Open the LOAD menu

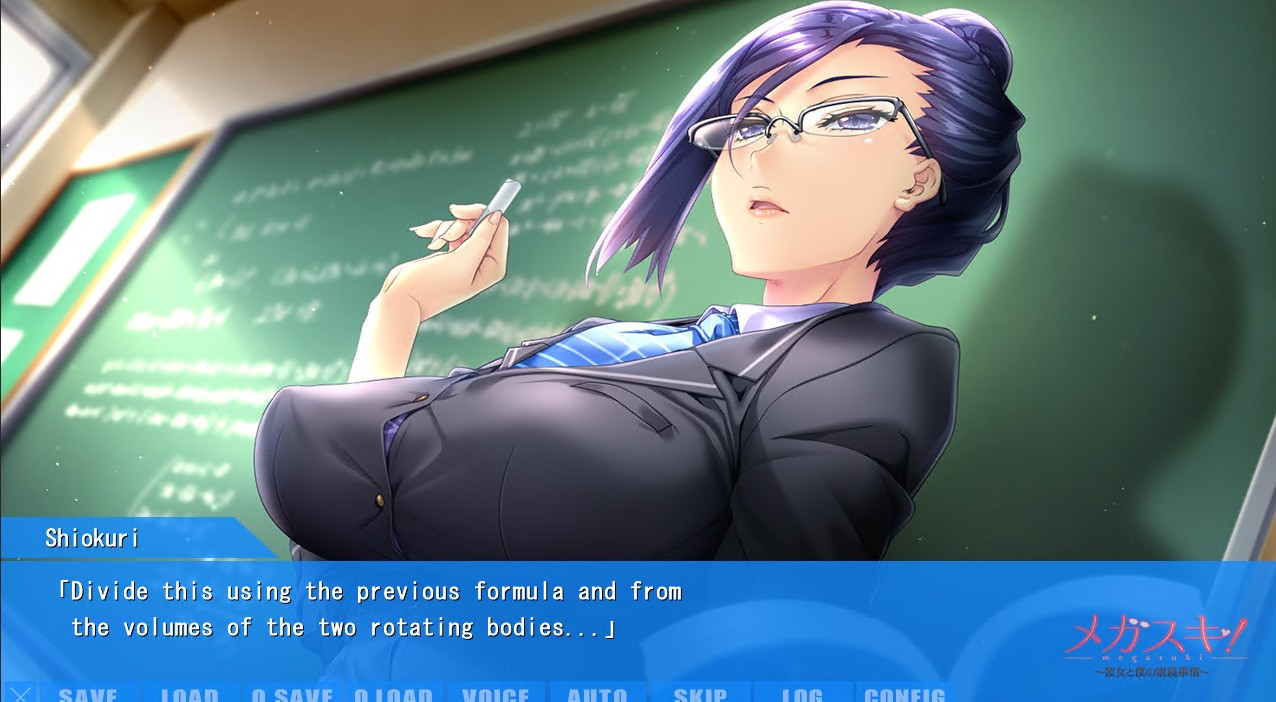tap(190, 694)
